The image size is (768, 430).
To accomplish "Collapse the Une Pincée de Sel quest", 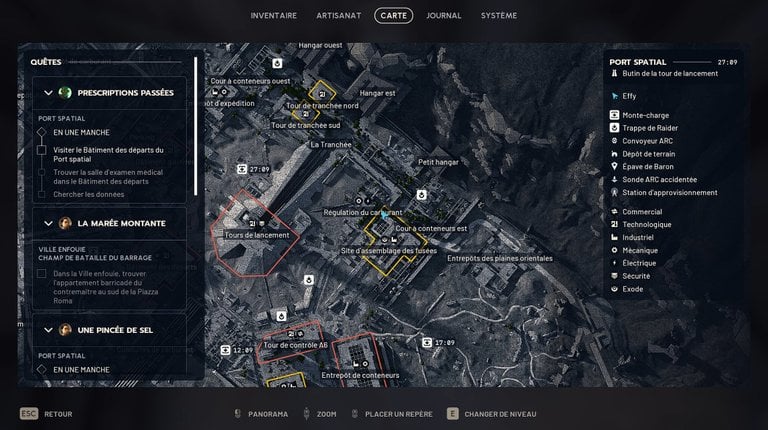I will pyautogui.click(x=46, y=329).
